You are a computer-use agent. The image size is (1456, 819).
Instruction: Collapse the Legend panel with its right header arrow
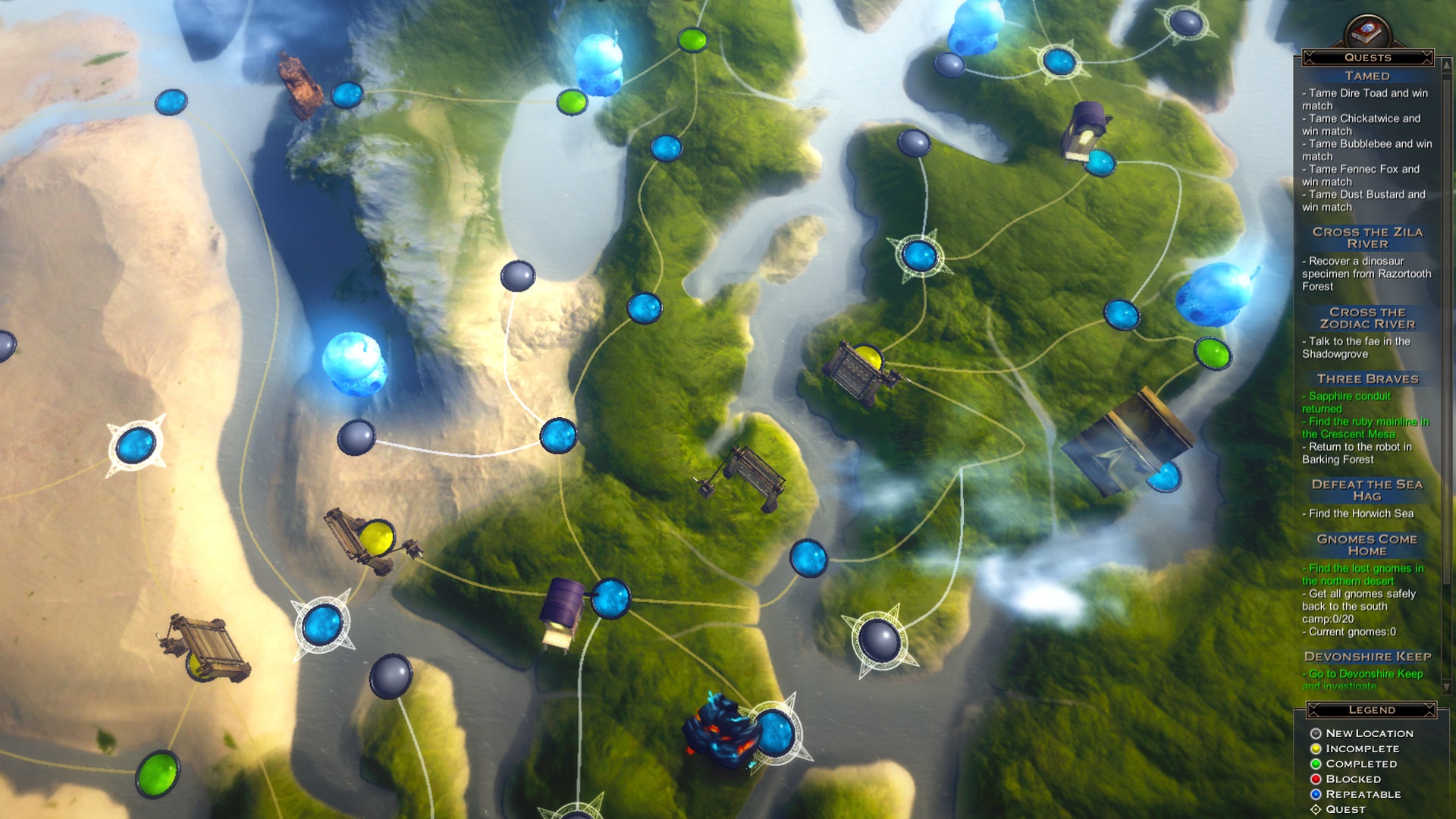1430,709
